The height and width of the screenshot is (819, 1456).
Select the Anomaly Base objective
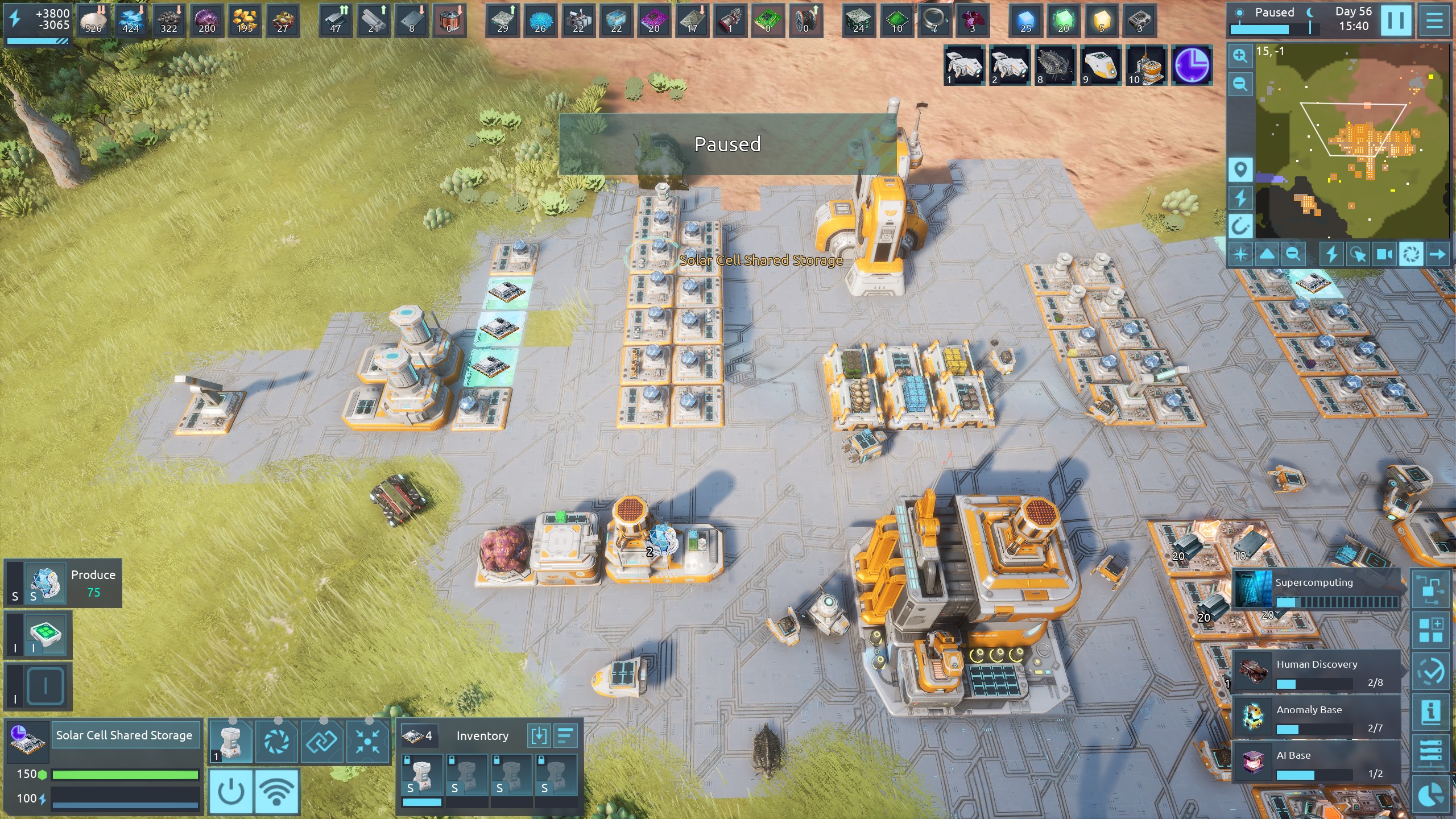tap(1316, 717)
